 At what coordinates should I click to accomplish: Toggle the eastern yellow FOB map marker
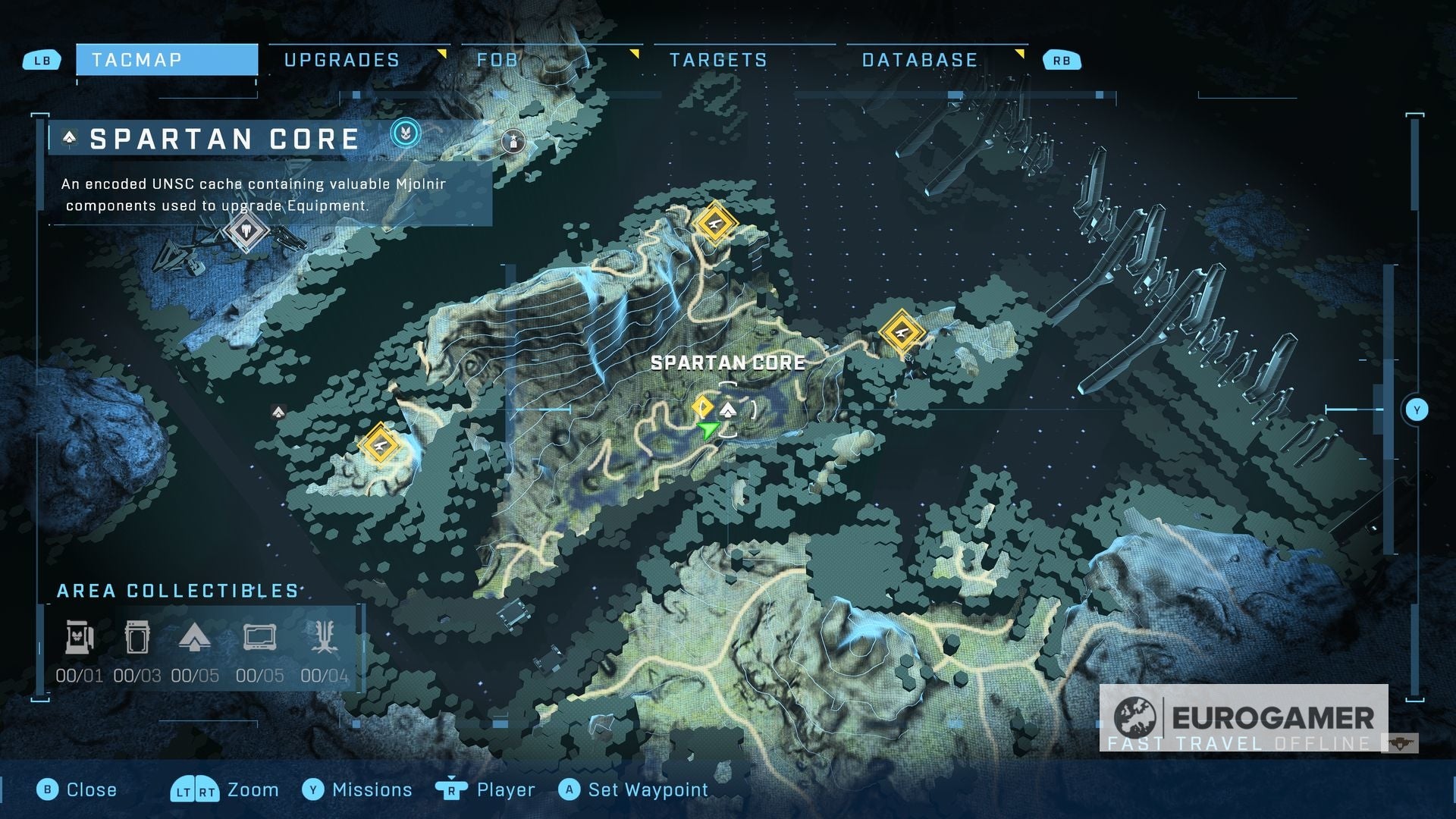pos(902,332)
